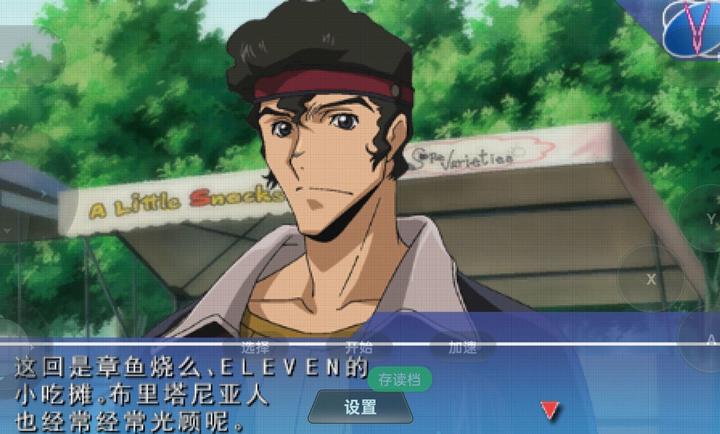The image size is (720, 434).
Task: Tap the virtual X button
Action: click(651, 279)
